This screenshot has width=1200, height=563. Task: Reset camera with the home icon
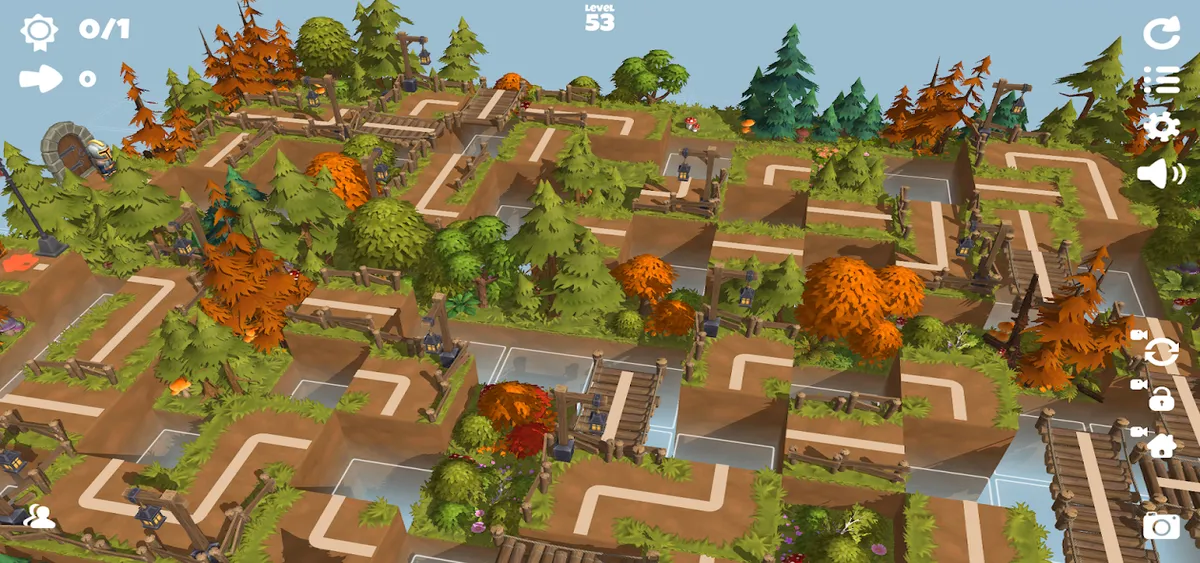1161,445
